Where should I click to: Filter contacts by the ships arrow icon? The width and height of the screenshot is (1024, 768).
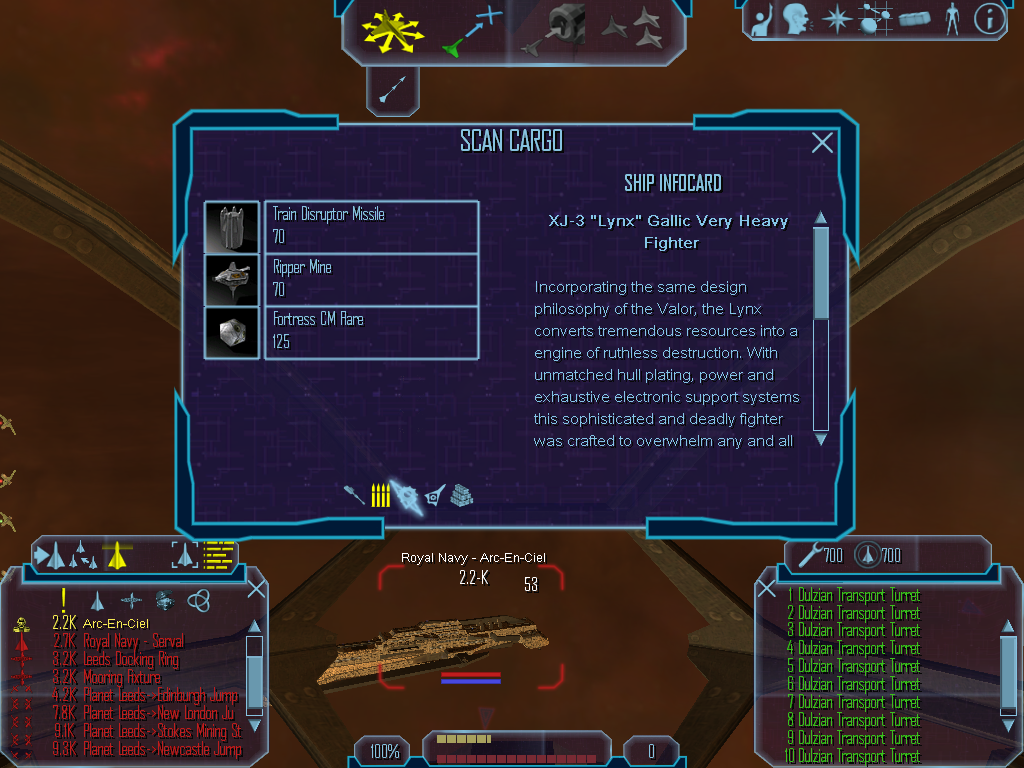click(97, 601)
